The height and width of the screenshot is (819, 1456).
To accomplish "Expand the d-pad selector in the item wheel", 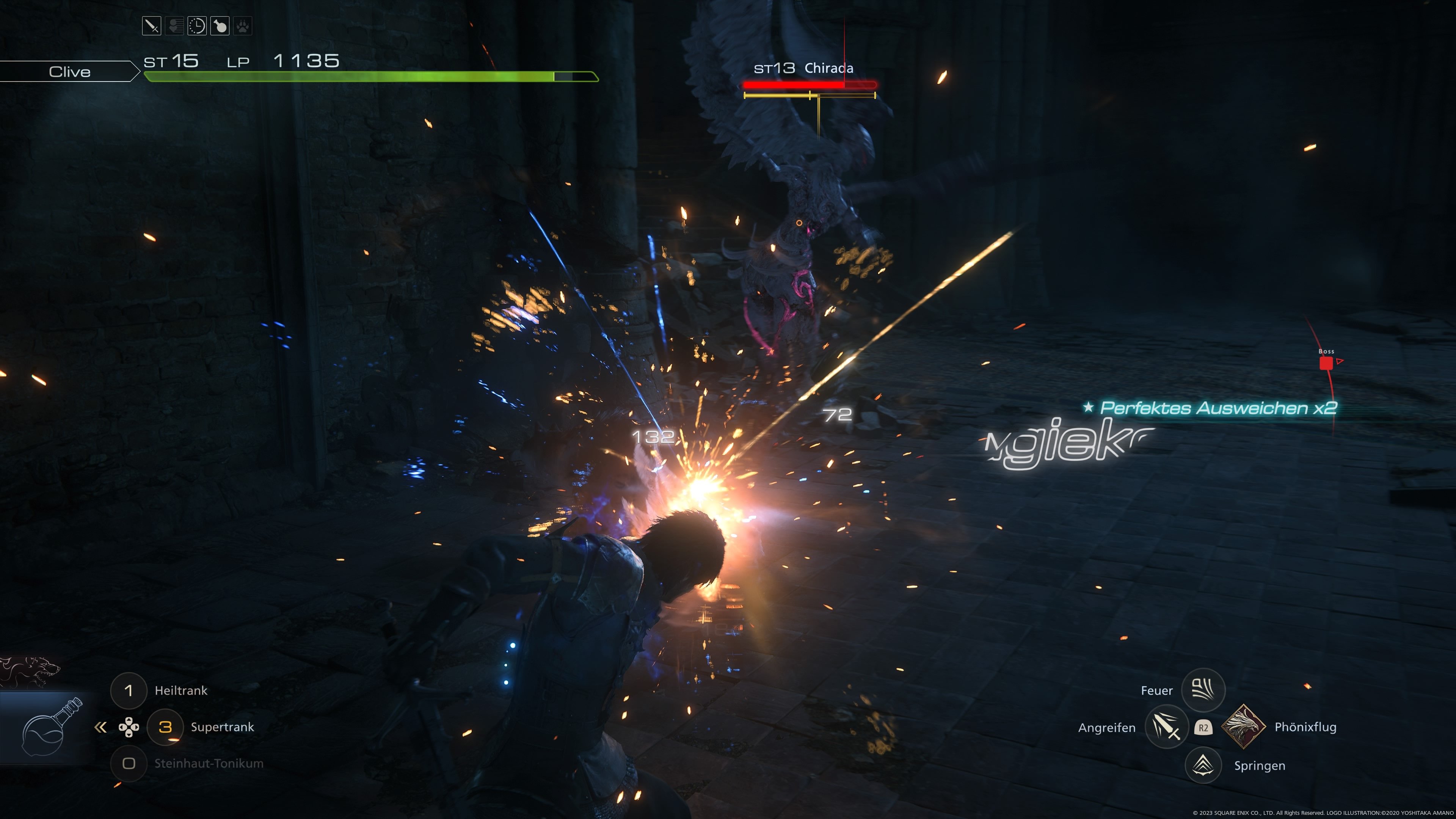I will coord(129,728).
